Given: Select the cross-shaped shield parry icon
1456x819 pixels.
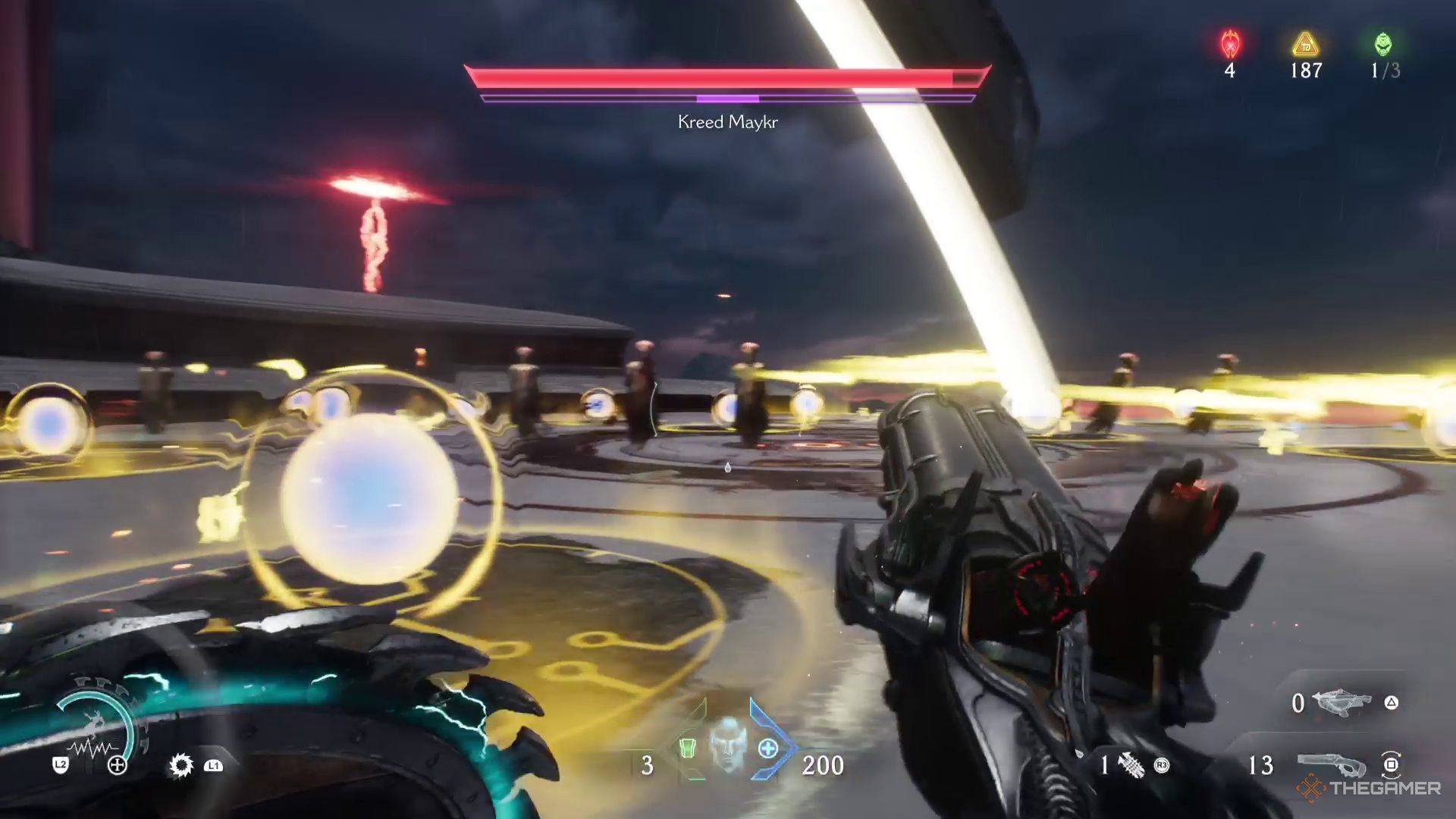Looking at the screenshot, I should (118, 765).
